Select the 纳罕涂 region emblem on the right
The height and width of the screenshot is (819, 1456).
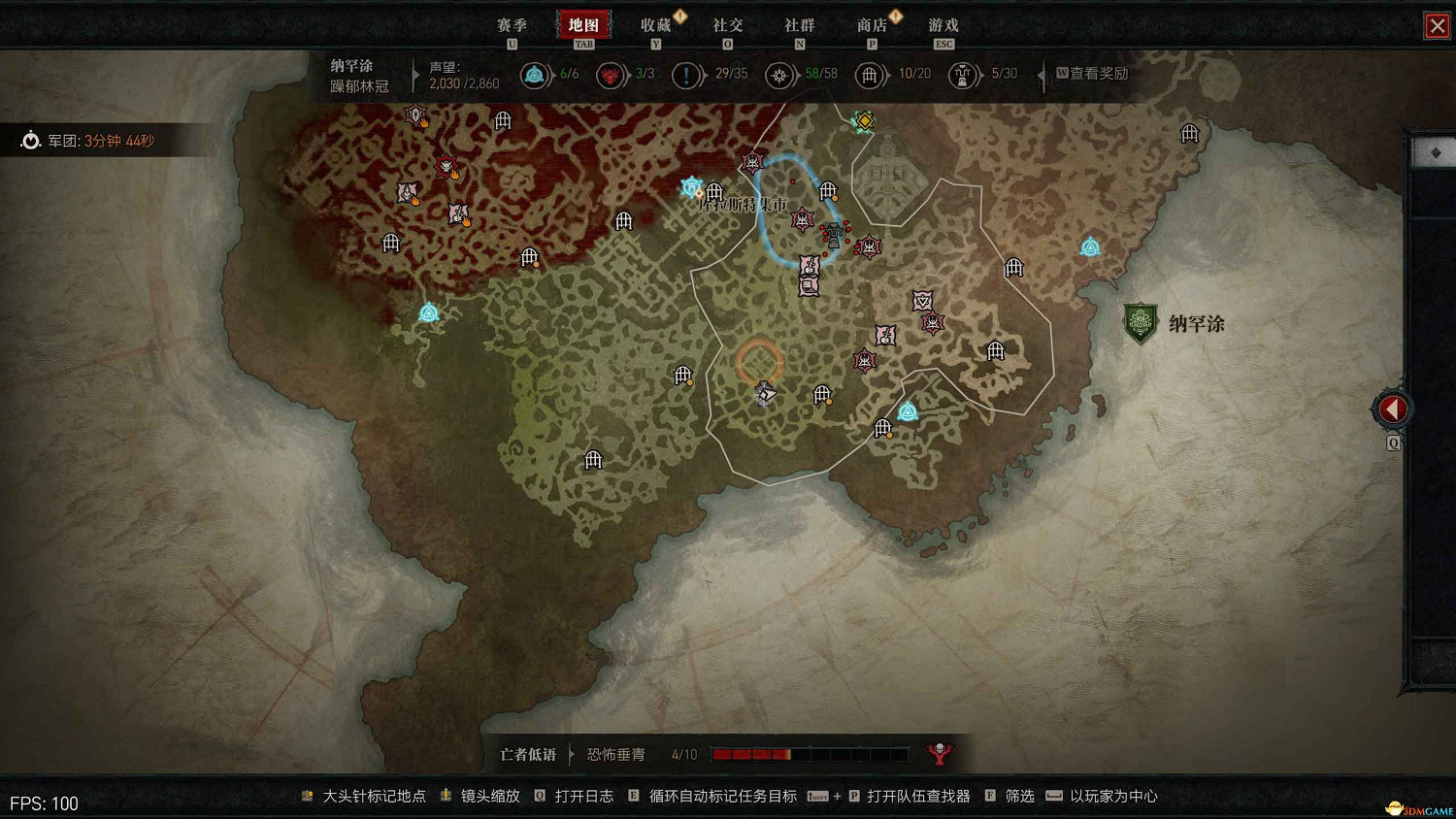[1140, 320]
